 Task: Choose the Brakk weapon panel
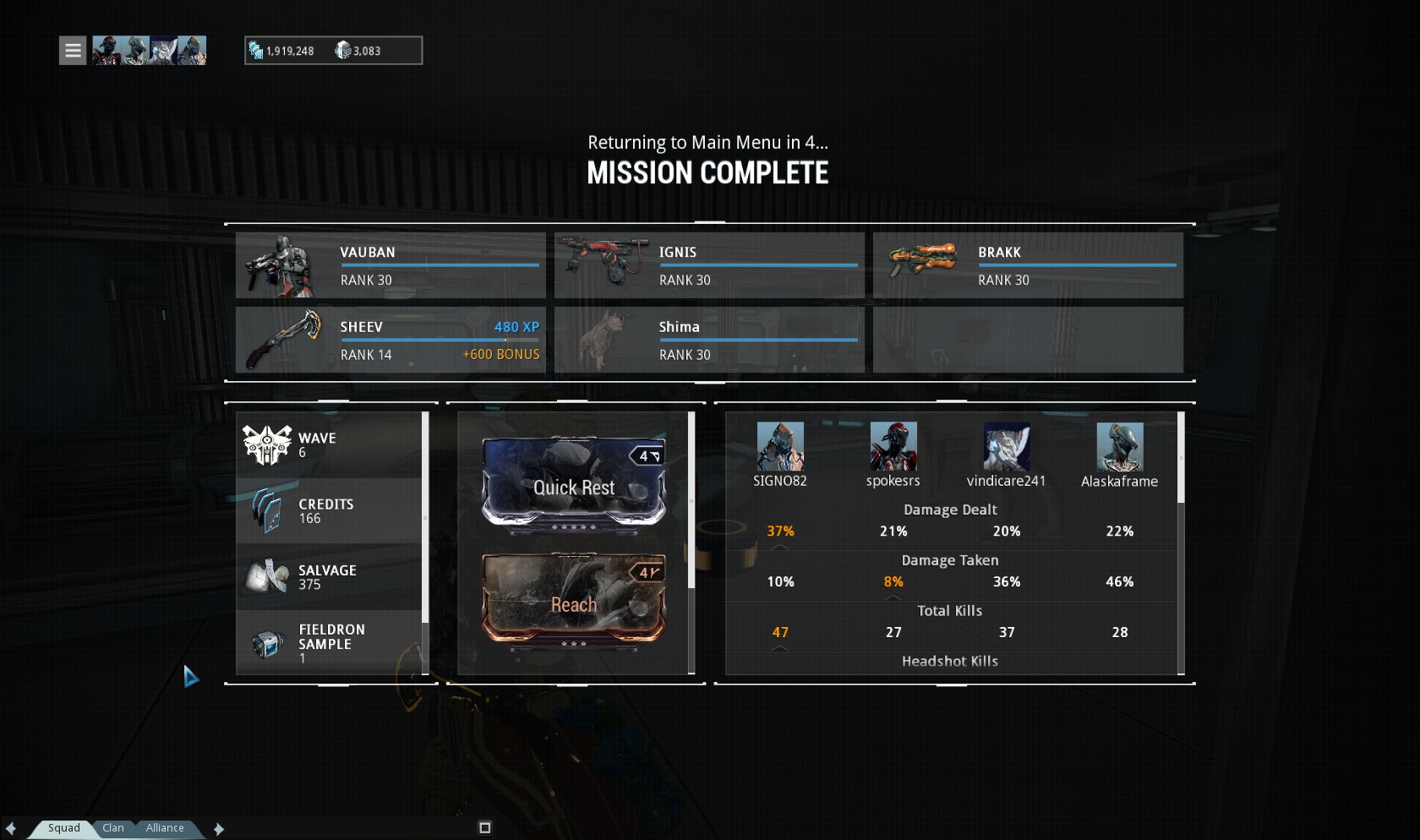pos(1028,265)
